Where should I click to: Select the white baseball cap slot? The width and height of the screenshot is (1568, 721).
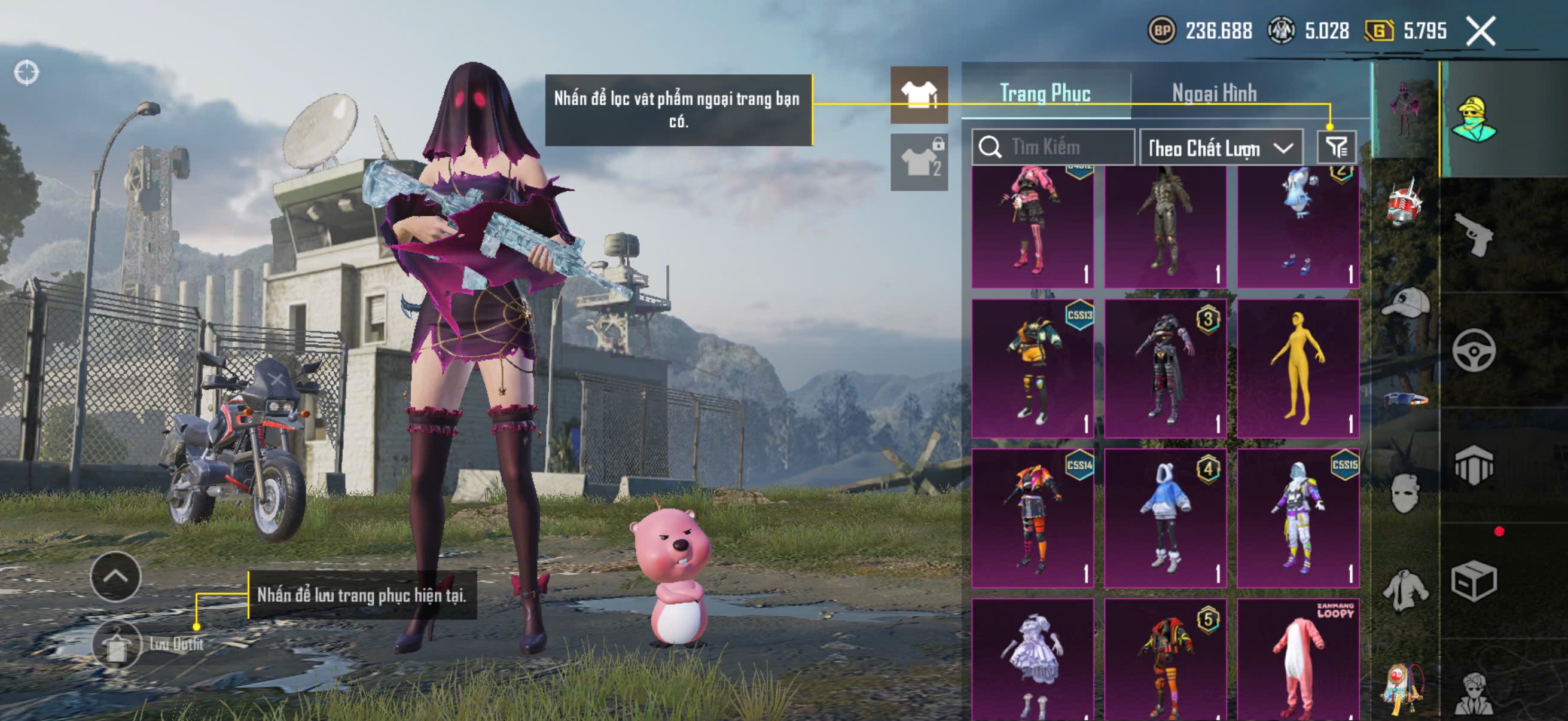tap(1405, 303)
